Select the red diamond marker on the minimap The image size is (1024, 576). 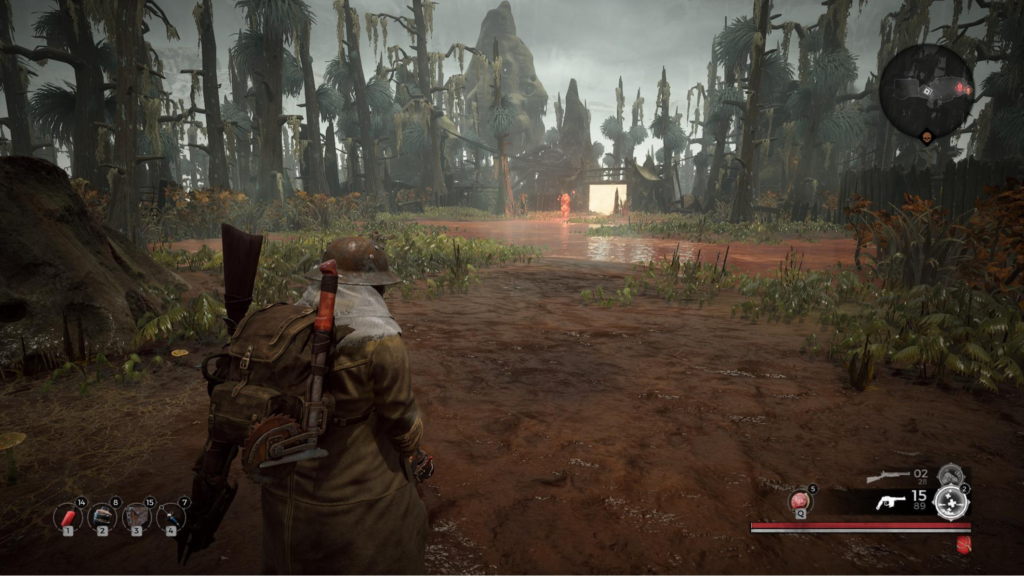pyautogui.click(x=961, y=88)
